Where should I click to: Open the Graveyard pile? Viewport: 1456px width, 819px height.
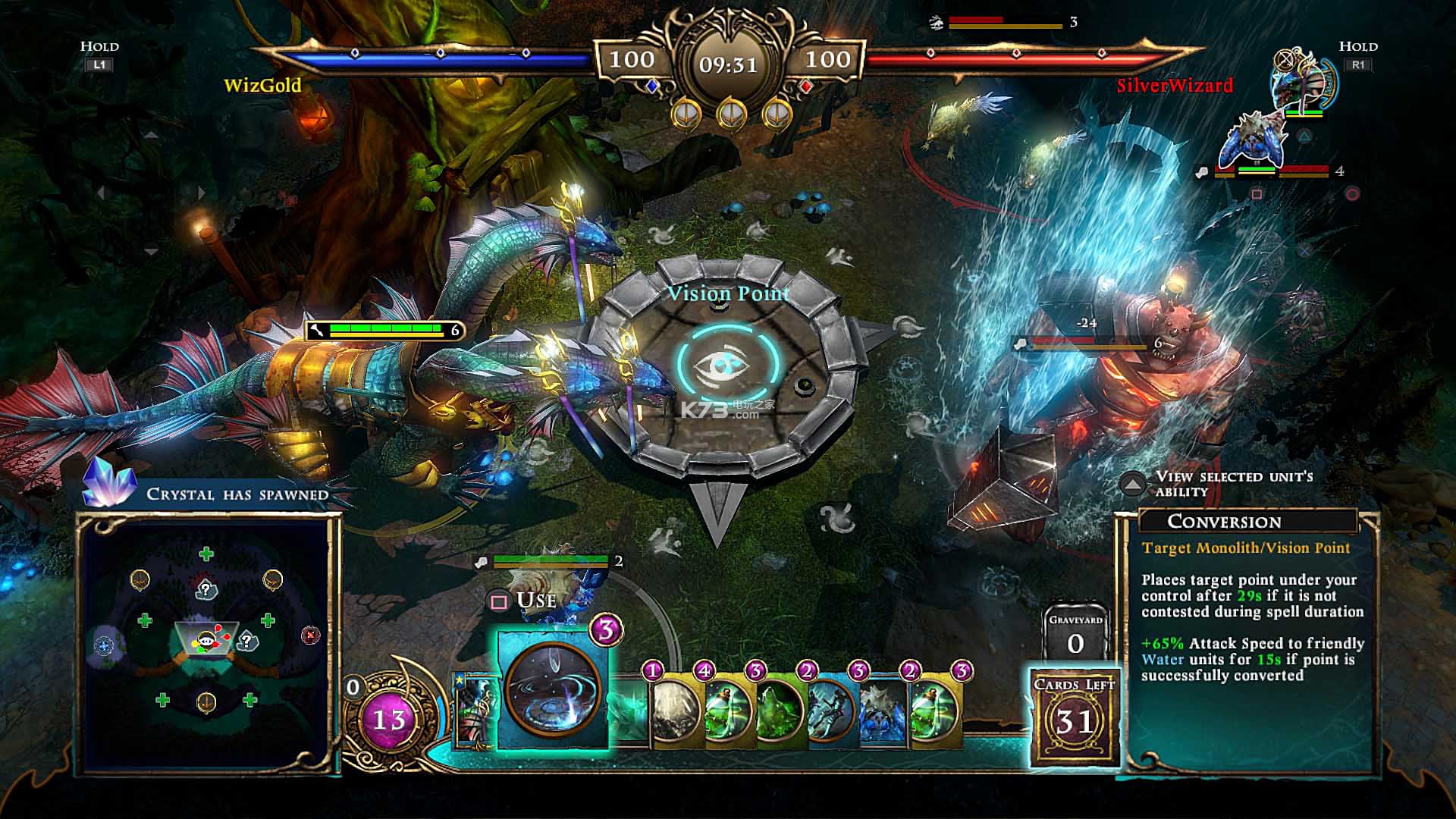point(1075,635)
